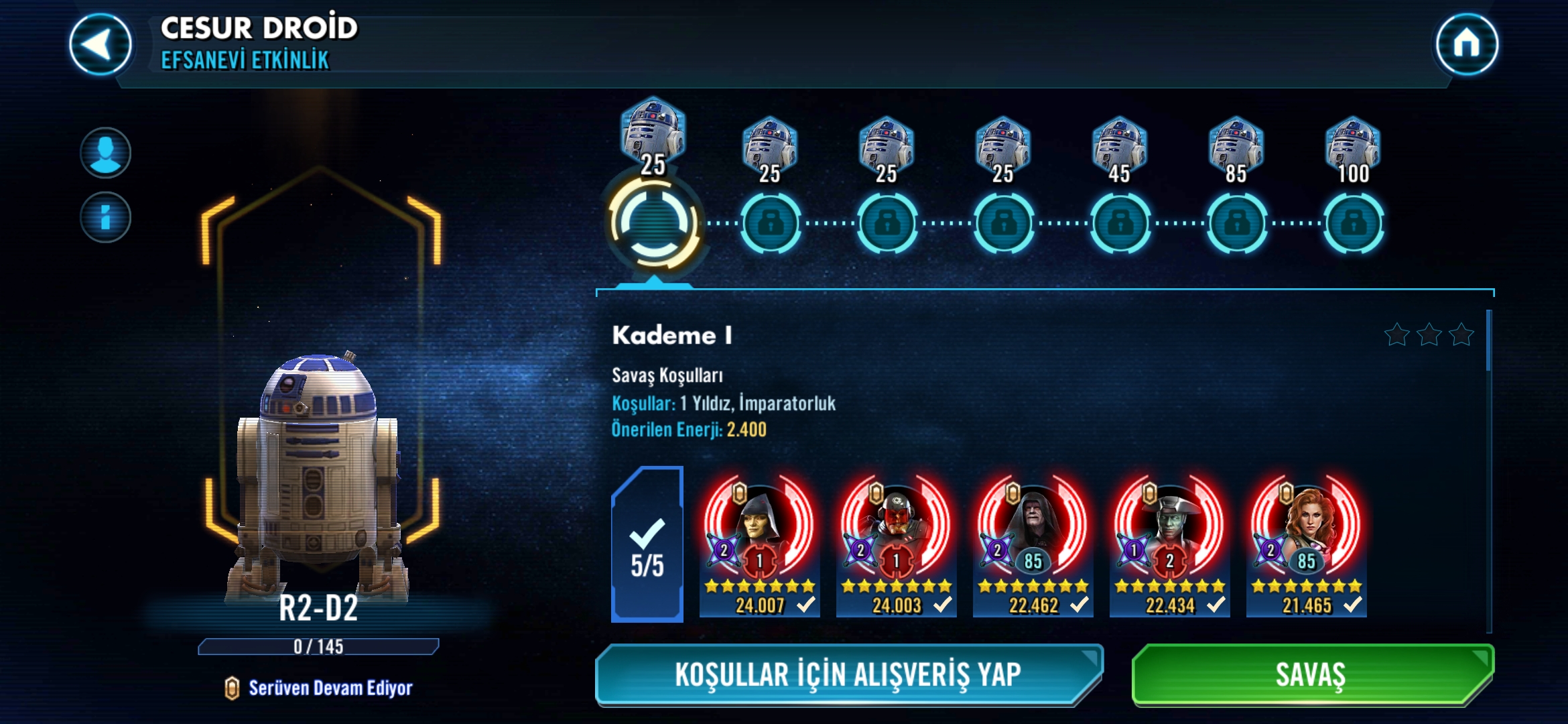Select the locked tier rewarding 85 shards
This screenshot has width=1568, height=724.
(1236, 223)
